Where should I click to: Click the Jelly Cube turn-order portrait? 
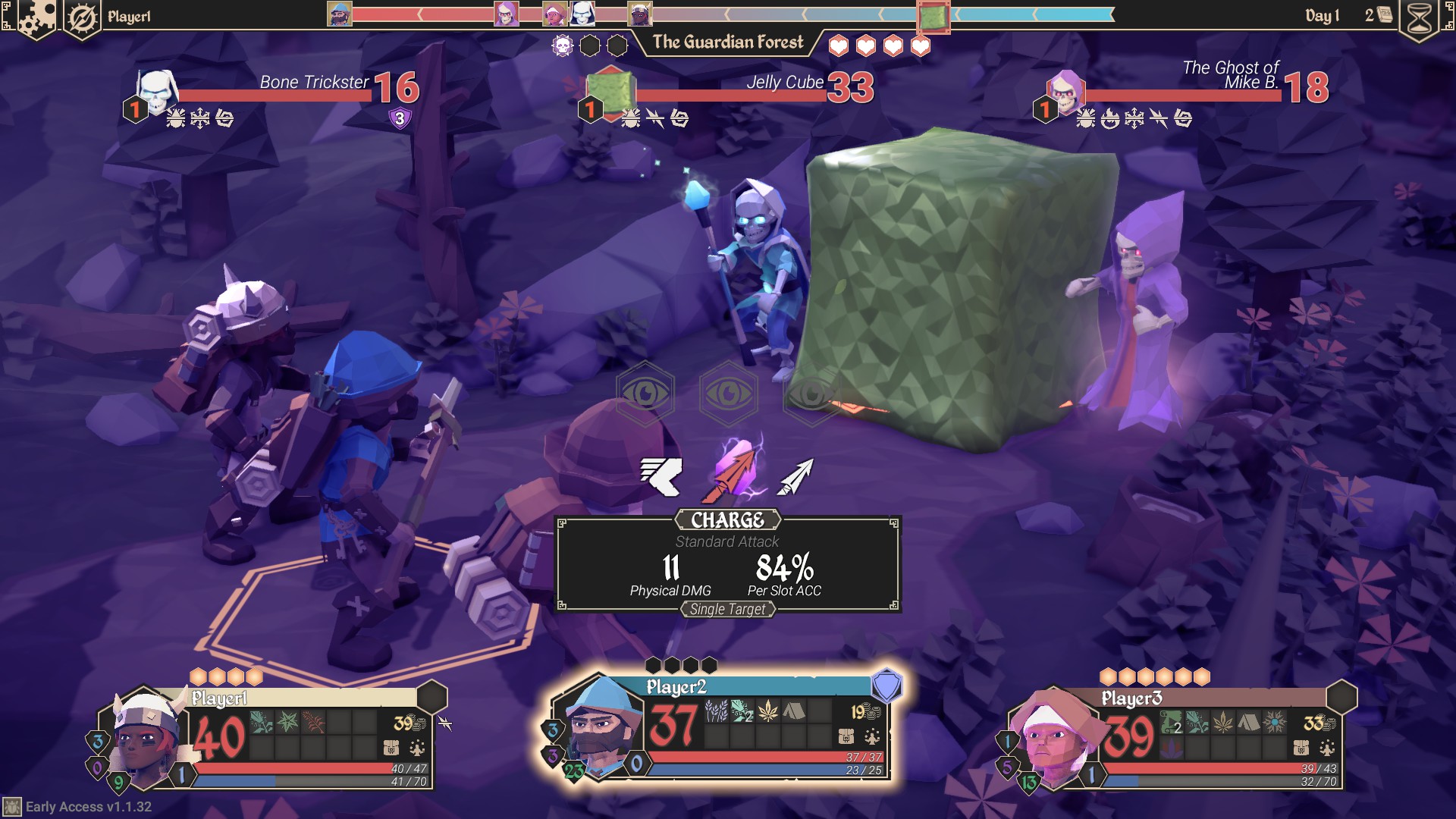point(933,17)
